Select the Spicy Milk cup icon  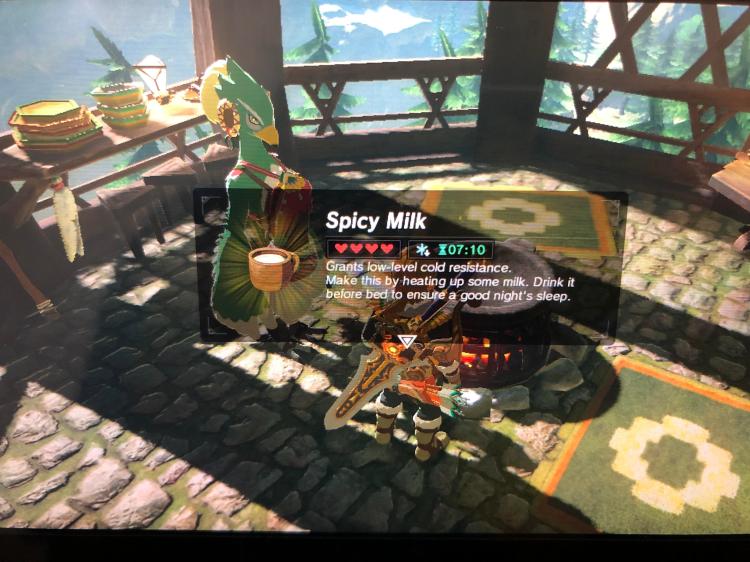(x=271, y=266)
